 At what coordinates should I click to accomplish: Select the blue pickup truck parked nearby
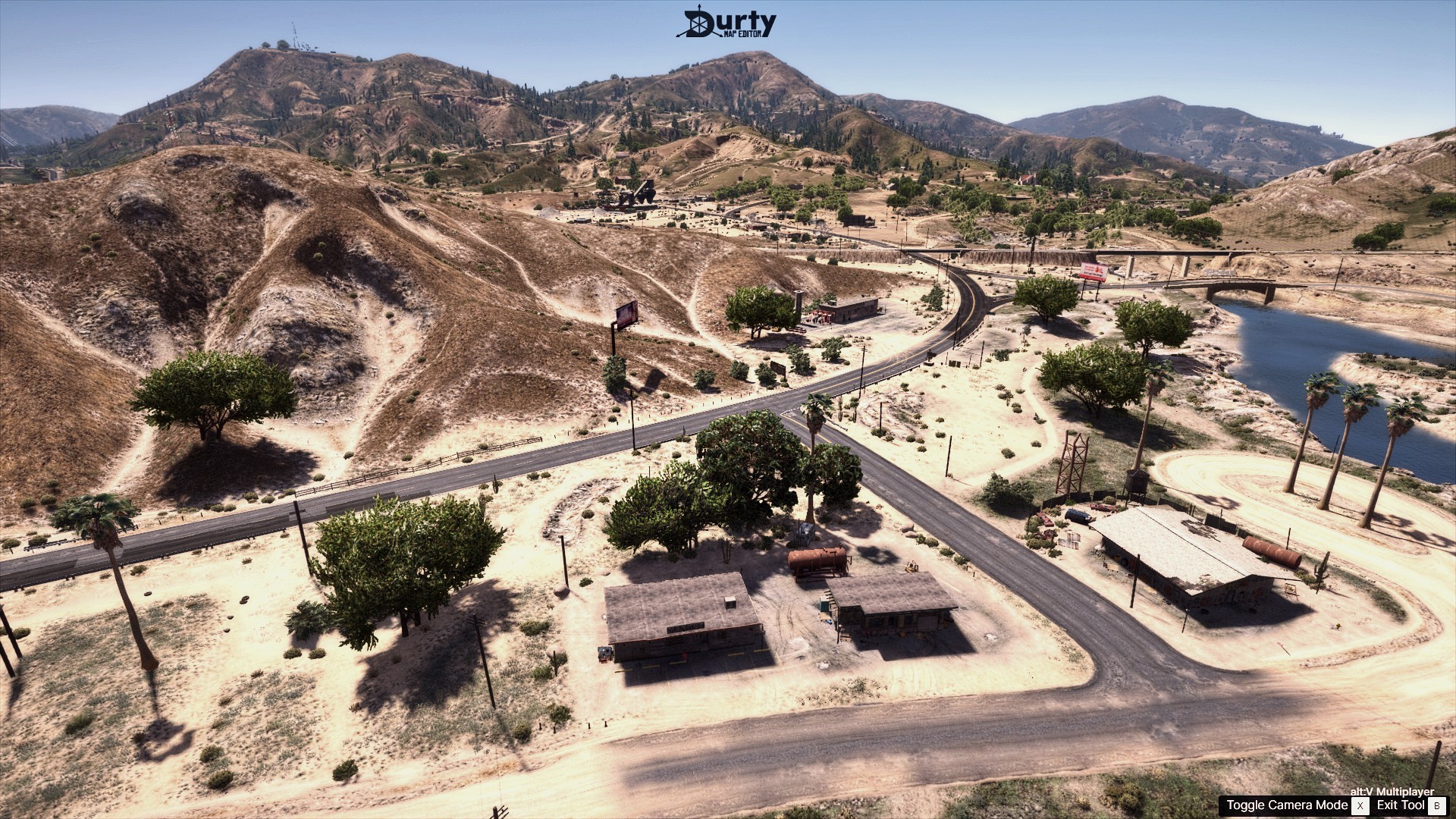(1079, 516)
